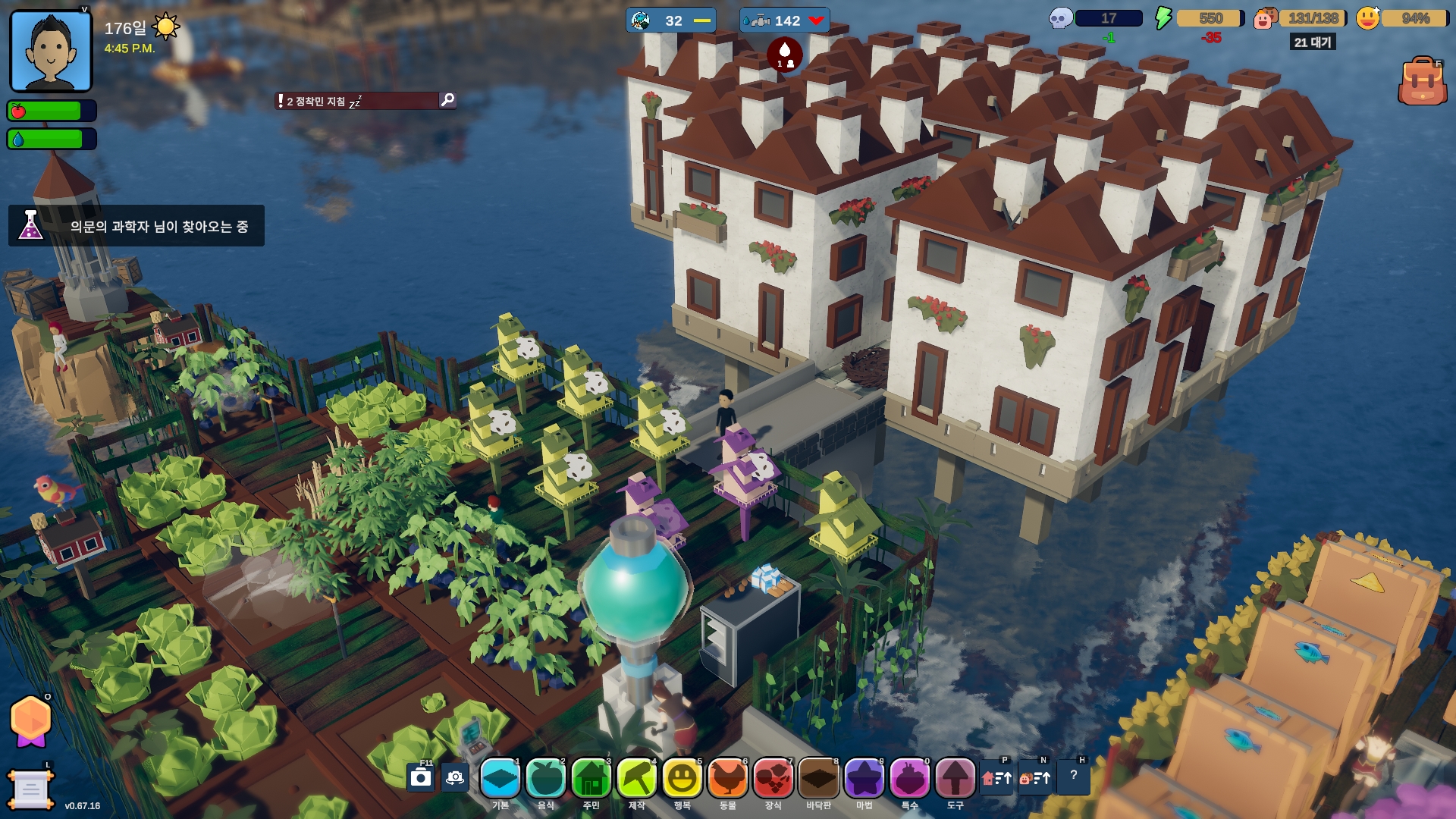Choose the 행복 happiness smiley category
This screenshot has height=819, width=1456.
click(682, 779)
